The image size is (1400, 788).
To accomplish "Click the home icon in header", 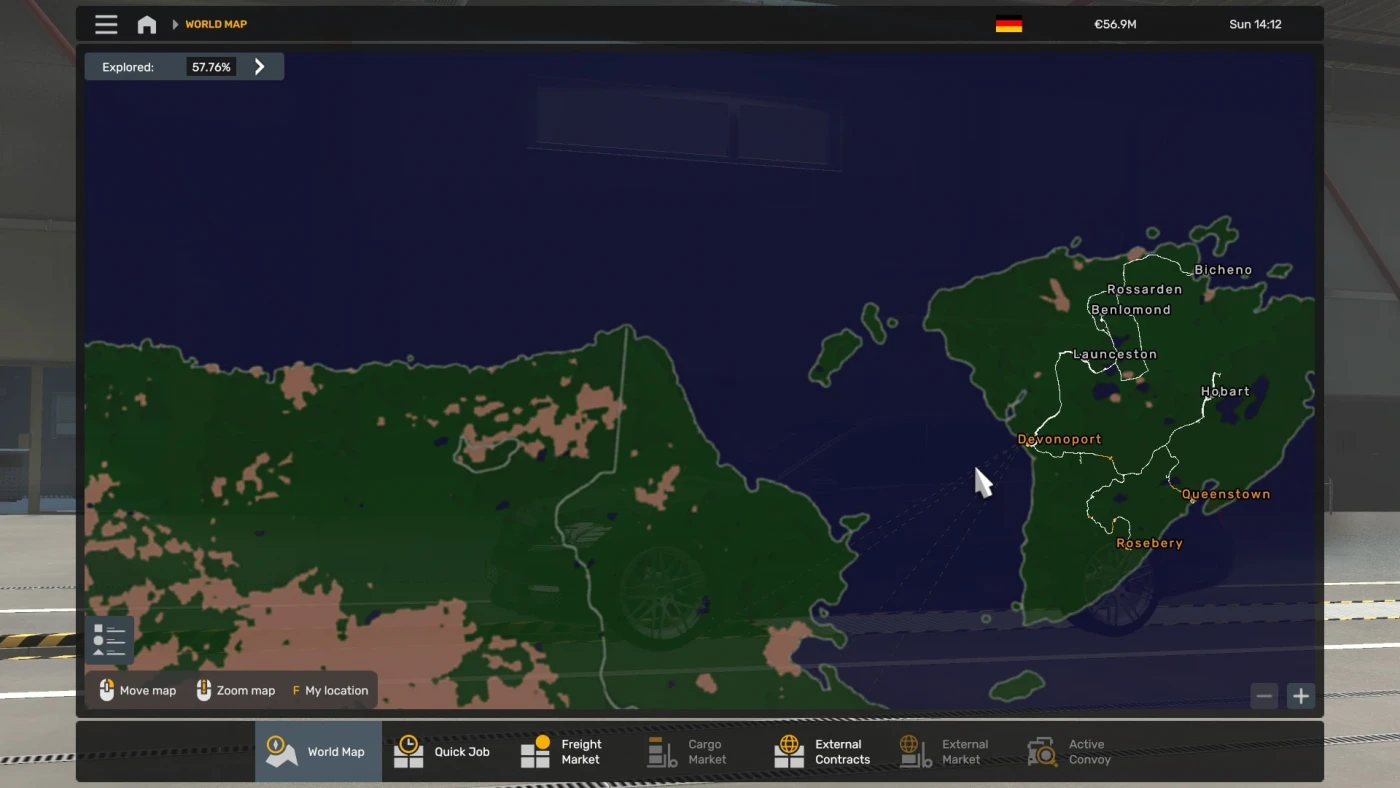I will 146,23.
